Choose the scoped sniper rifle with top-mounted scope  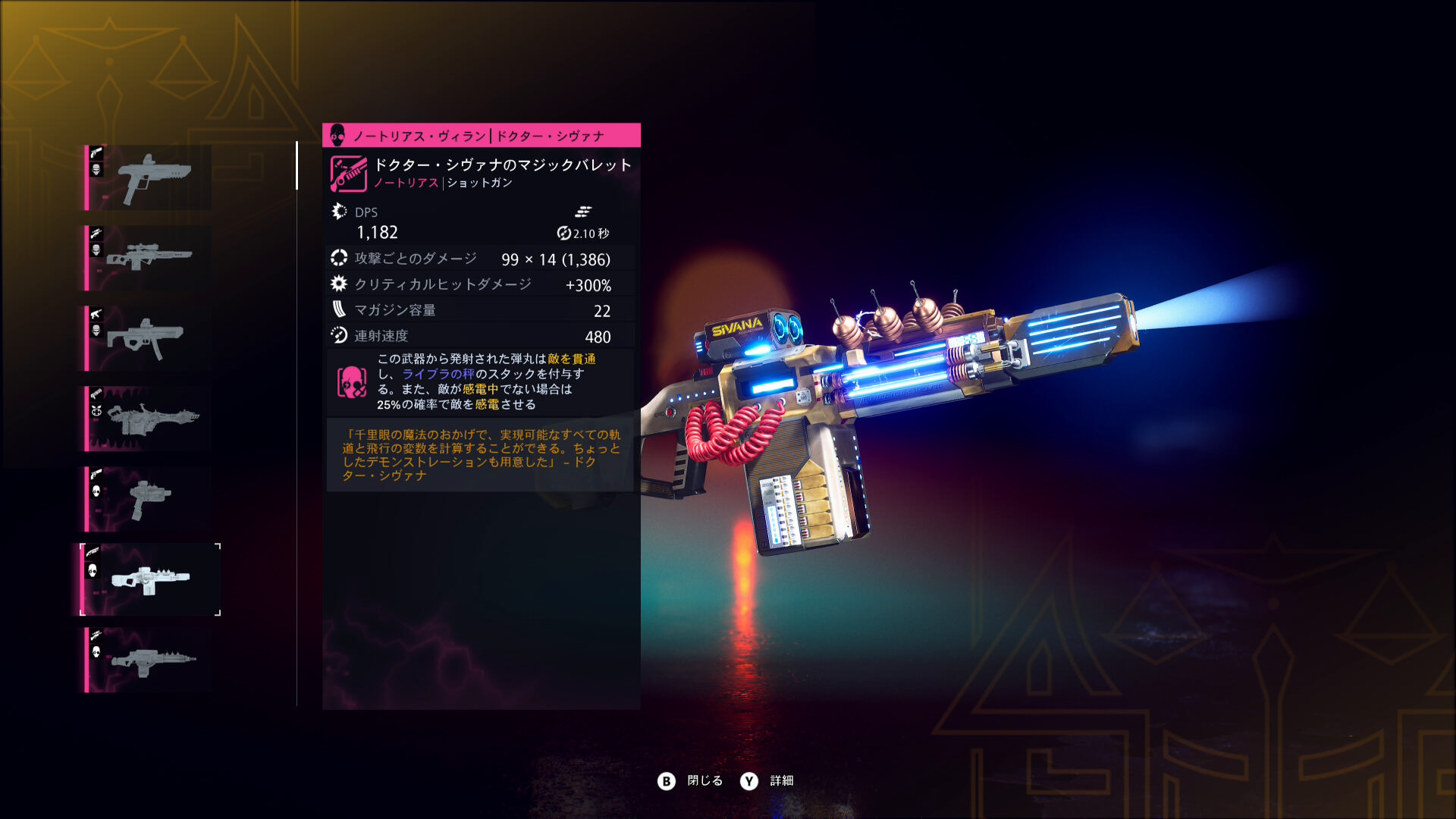pyautogui.click(x=149, y=258)
